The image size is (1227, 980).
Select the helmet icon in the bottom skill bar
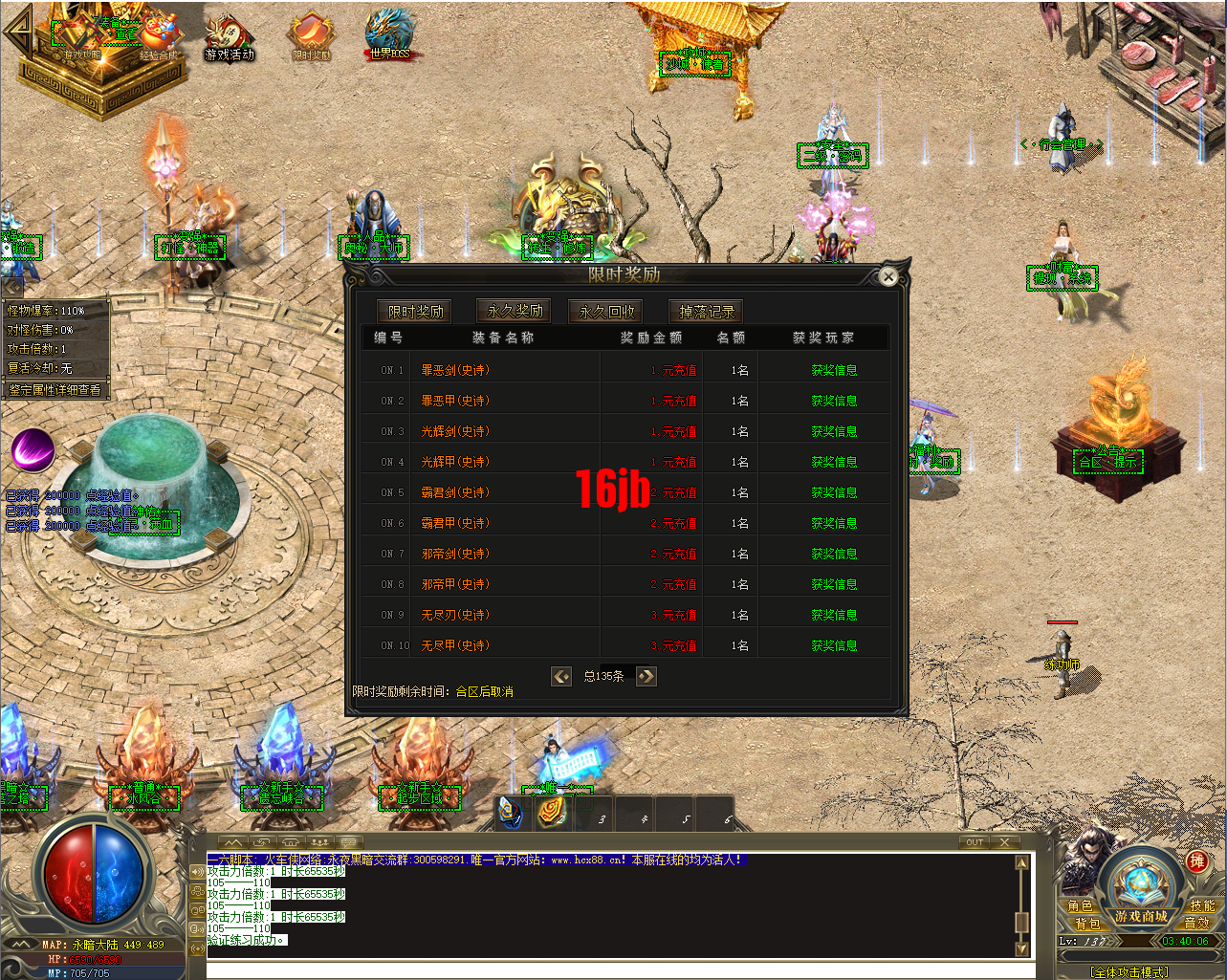coord(509,814)
